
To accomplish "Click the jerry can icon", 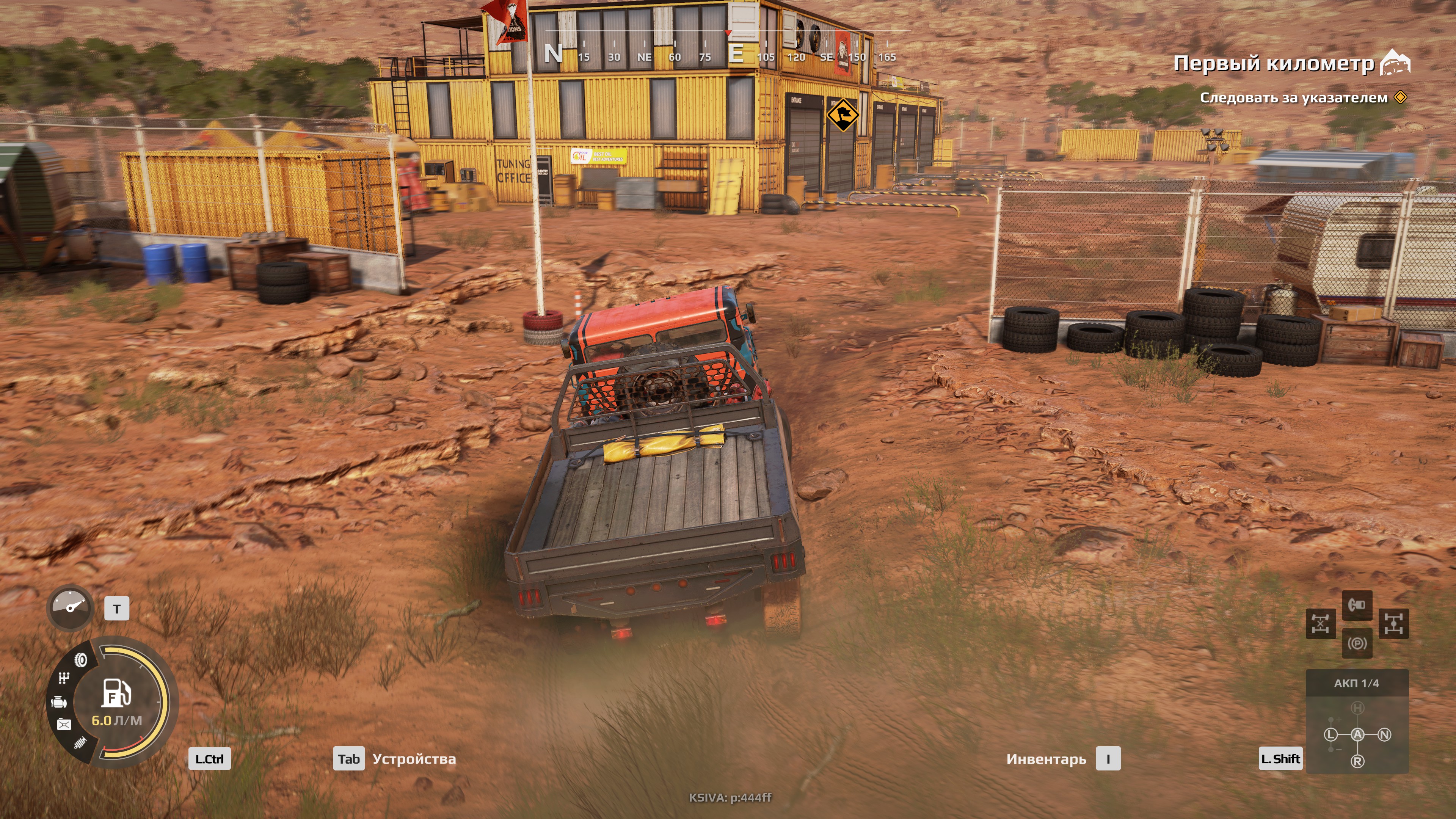I will pyautogui.click(x=64, y=725).
